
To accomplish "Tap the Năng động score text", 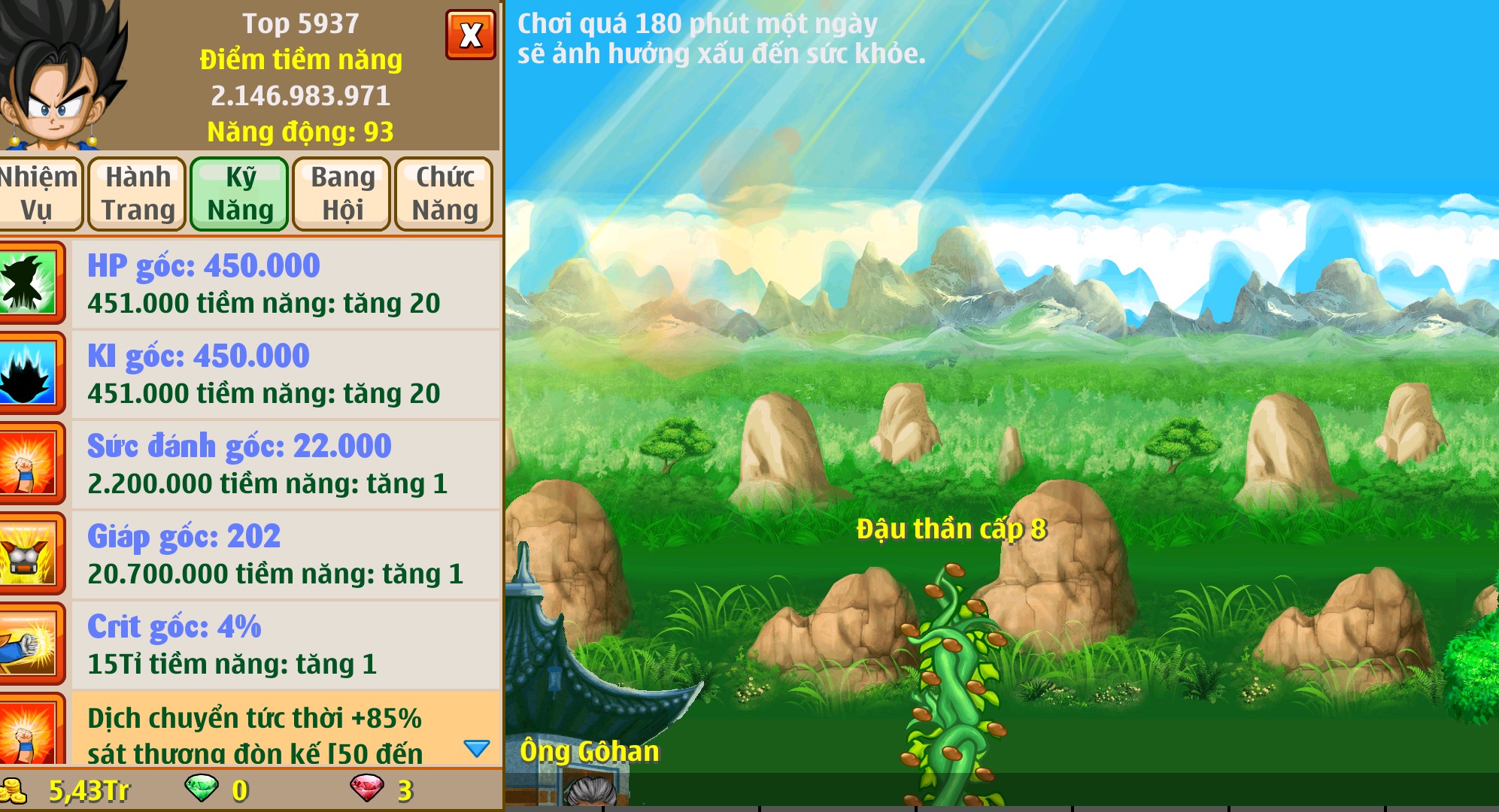I will pyautogui.click(x=300, y=133).
